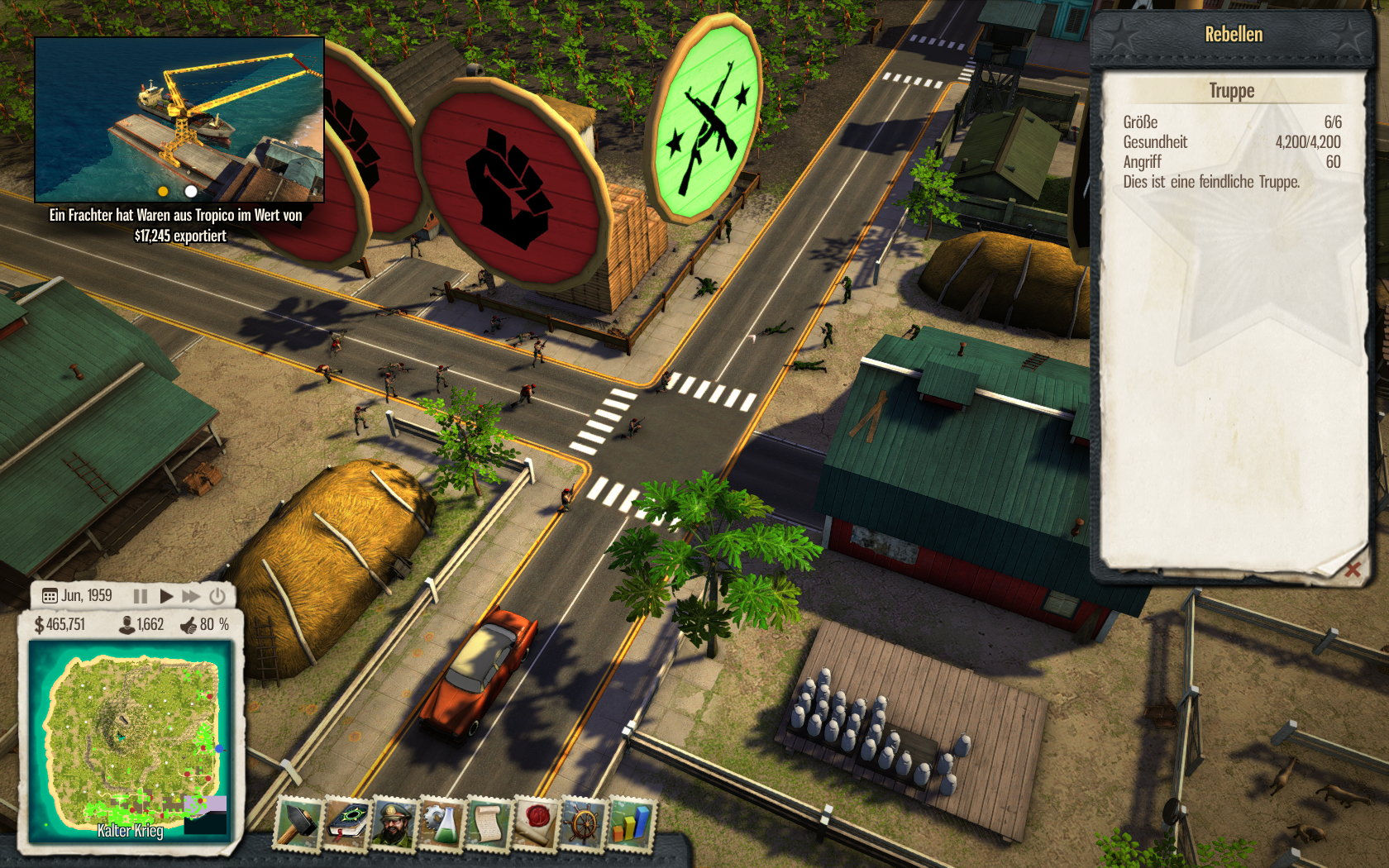This screenshot has width=1389, height=868.
Task: Open trade via the ship wheel icon
Action: pyautogui.click(x=585, y=825)
